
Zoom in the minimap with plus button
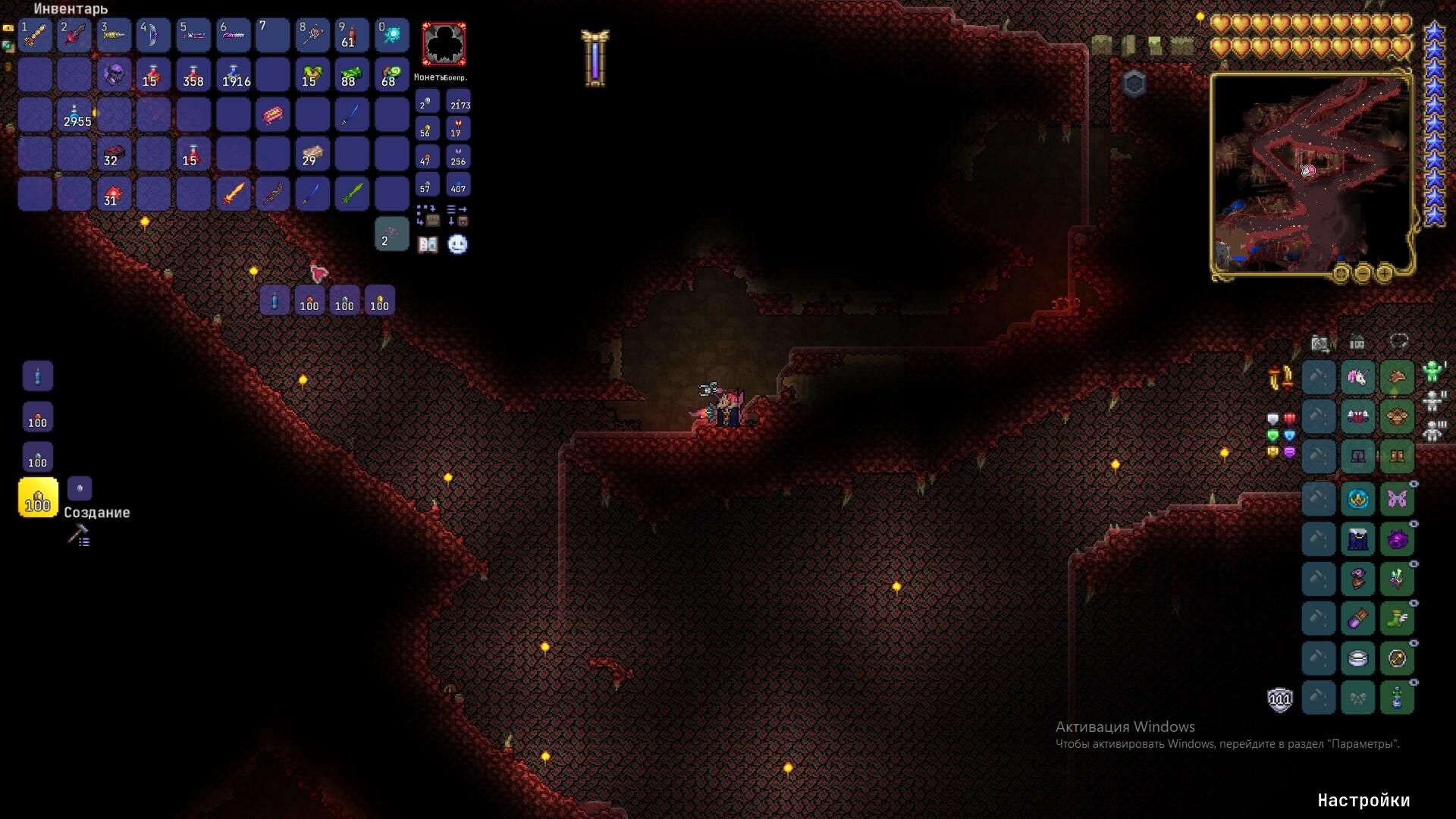click(x=1384, y=272)
